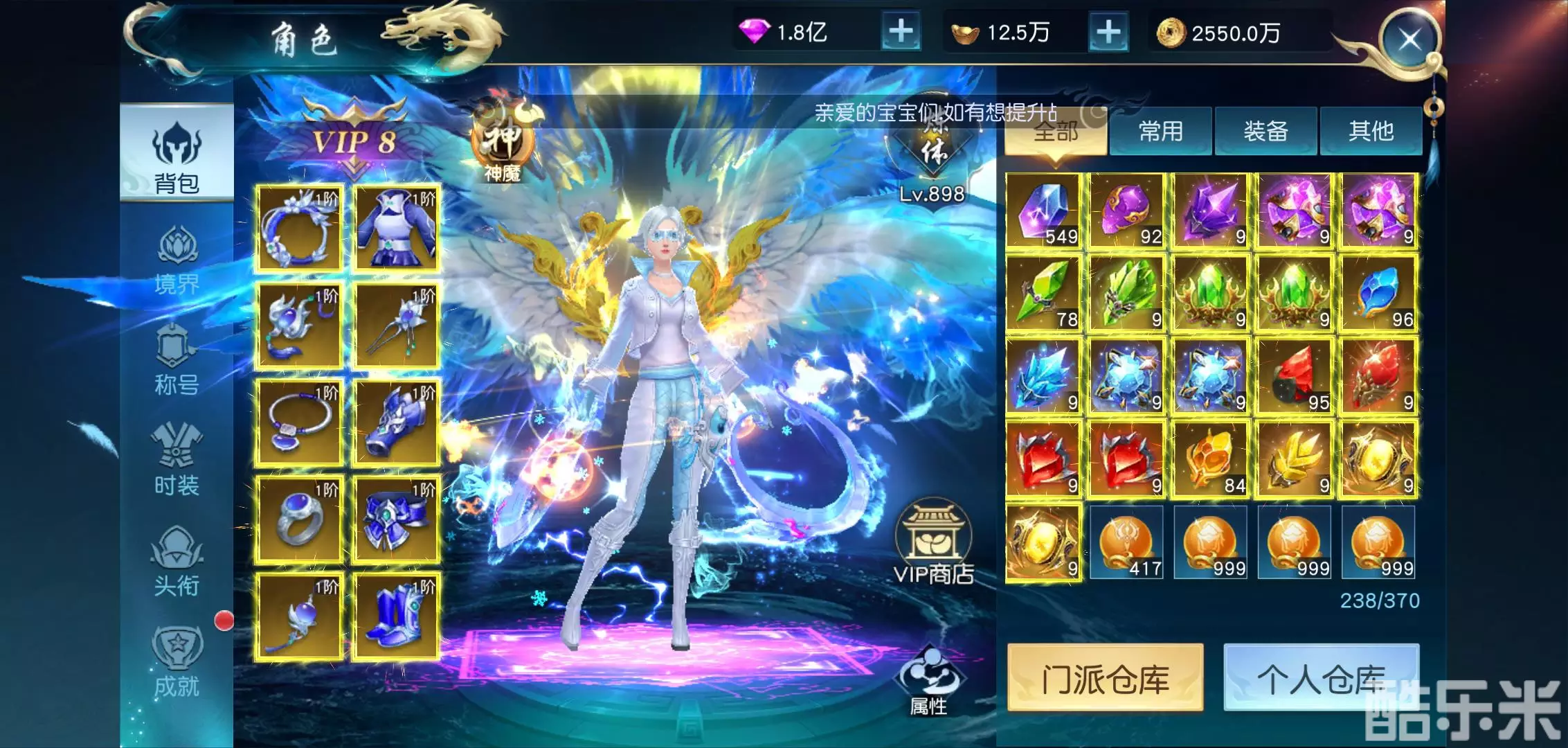Switch to the 常用 tab

point(1161,132)
